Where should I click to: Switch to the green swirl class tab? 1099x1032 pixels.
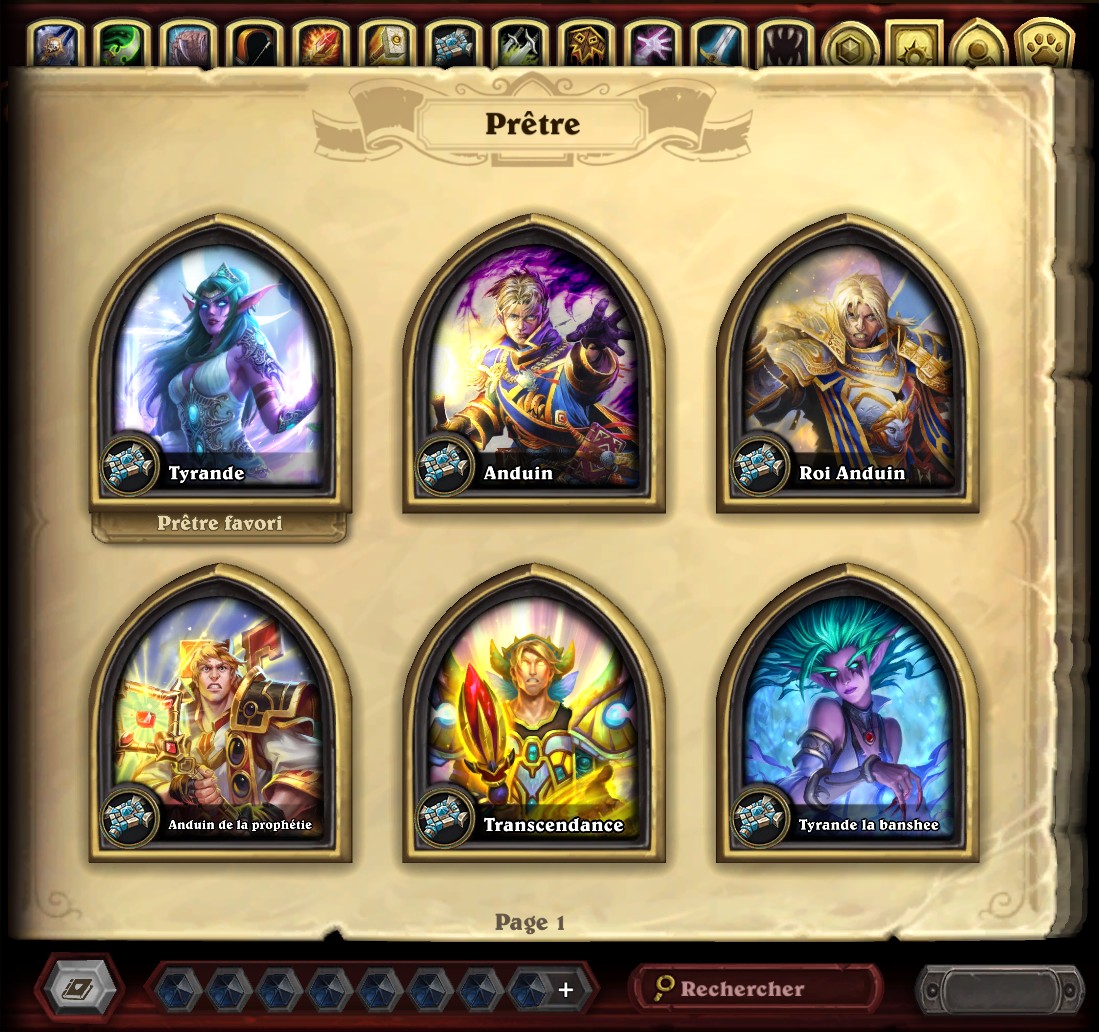[122, 45]
